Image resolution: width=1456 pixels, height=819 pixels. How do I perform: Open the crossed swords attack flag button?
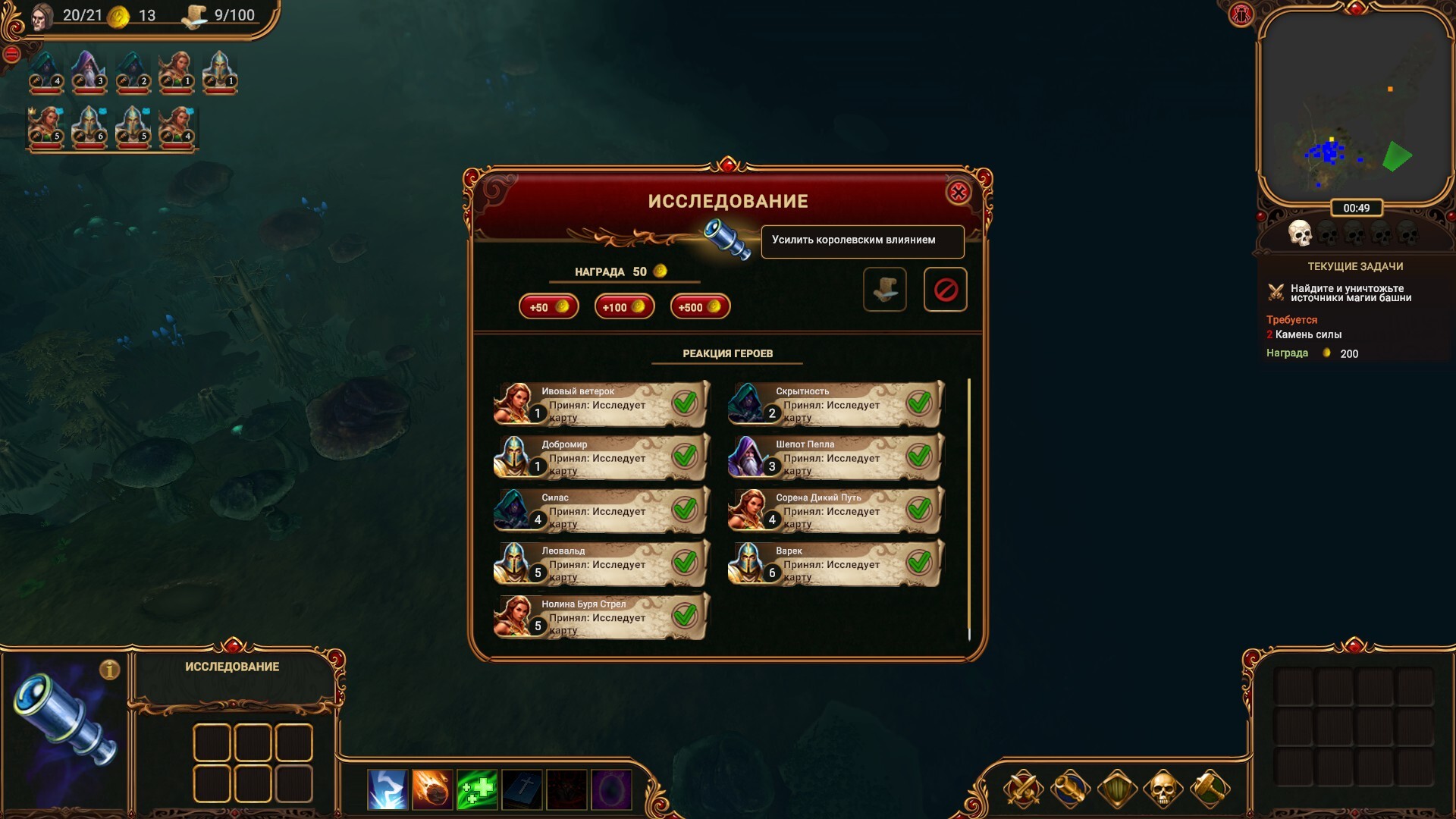pyautogui.click(x=1023, y=789)
